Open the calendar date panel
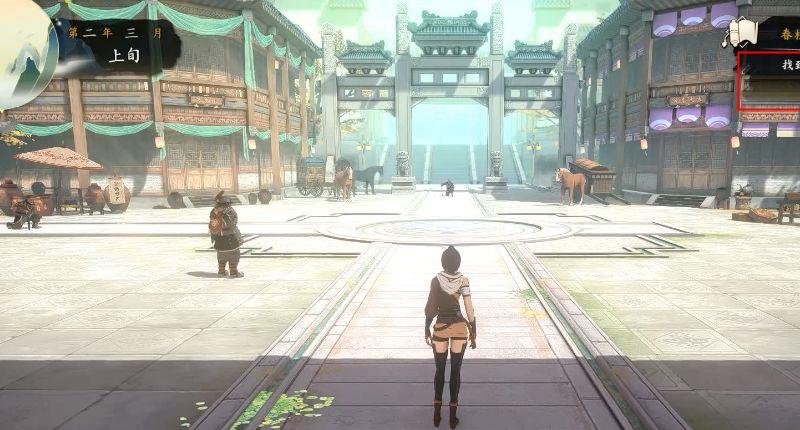800x430 pixels. (118, 45)
